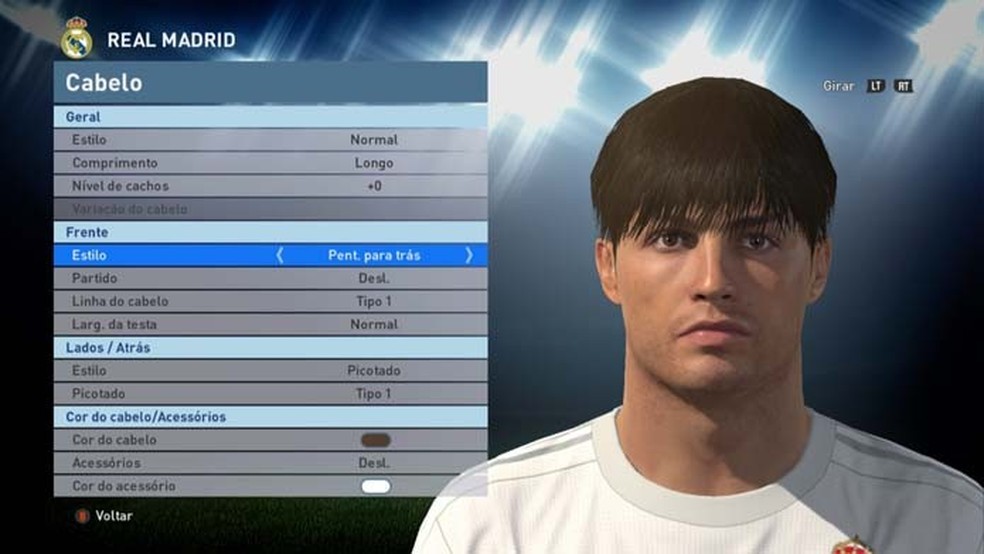Viewport: 984px width, 554px height.
Task: Select the Partido row
Action: (270, 278)
